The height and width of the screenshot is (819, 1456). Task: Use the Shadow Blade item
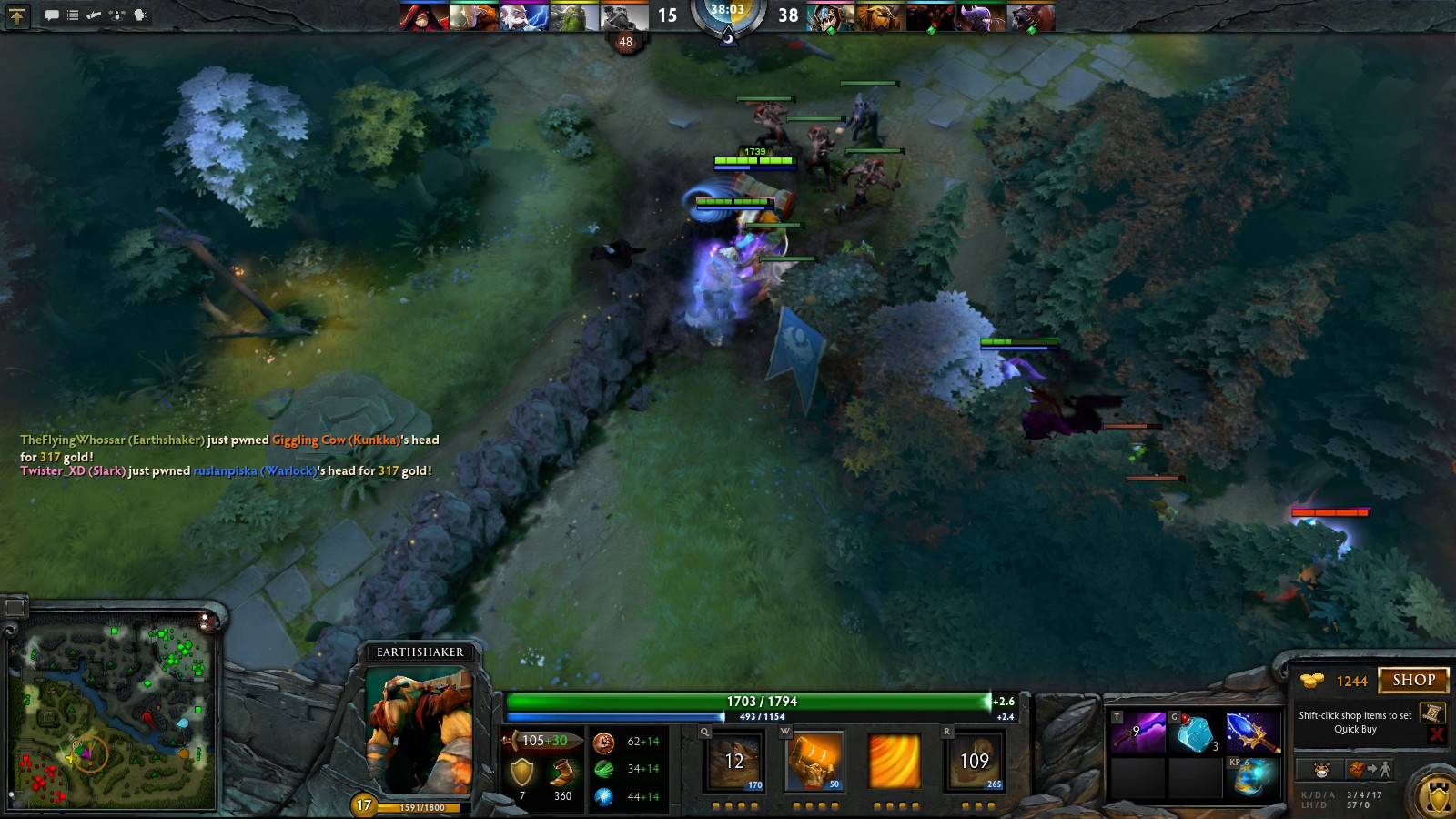point(1138,733)
